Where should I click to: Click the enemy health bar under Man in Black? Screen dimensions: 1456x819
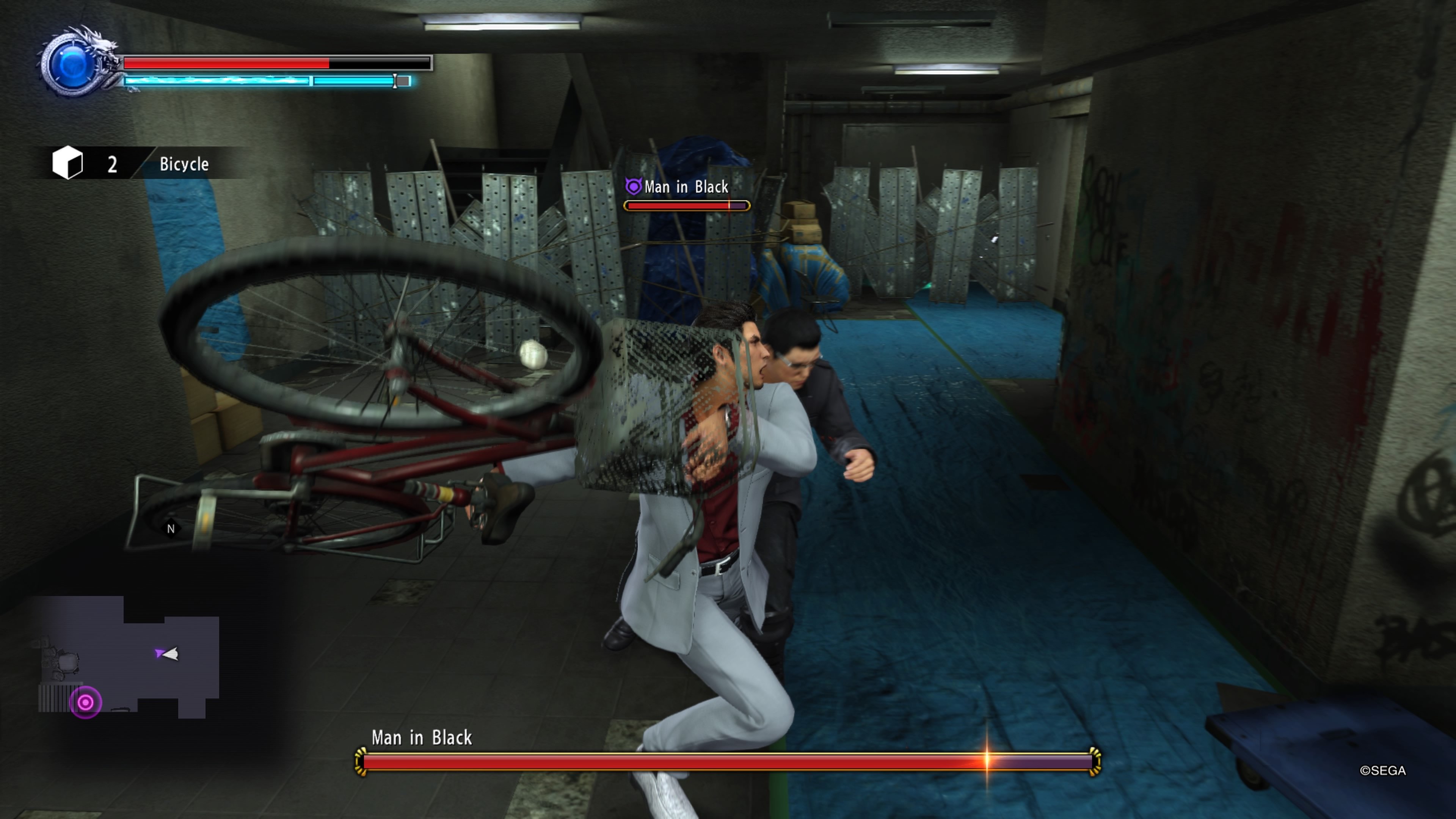(687, 205)
